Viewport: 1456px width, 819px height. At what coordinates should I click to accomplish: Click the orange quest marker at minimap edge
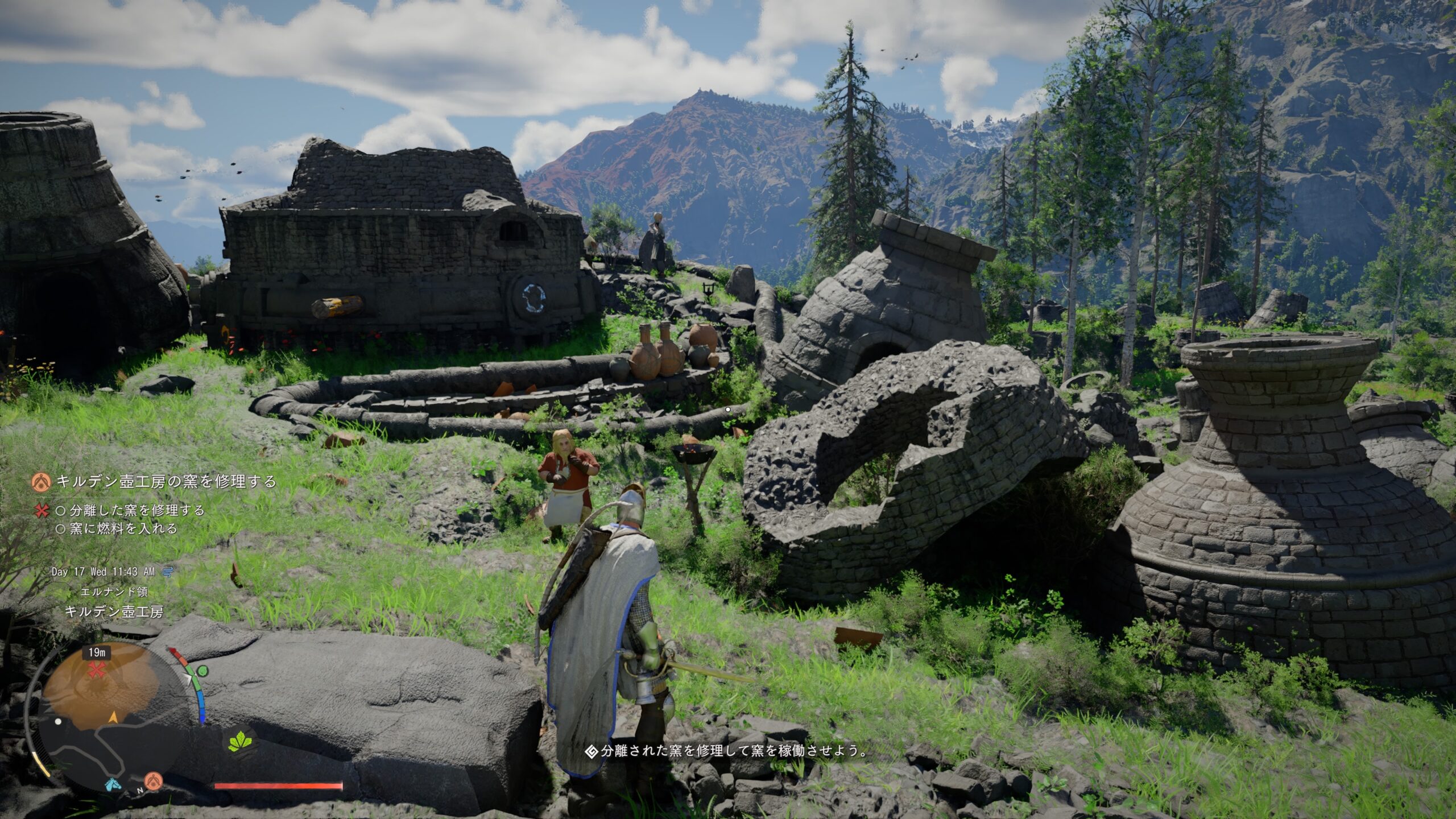(152, 779)
